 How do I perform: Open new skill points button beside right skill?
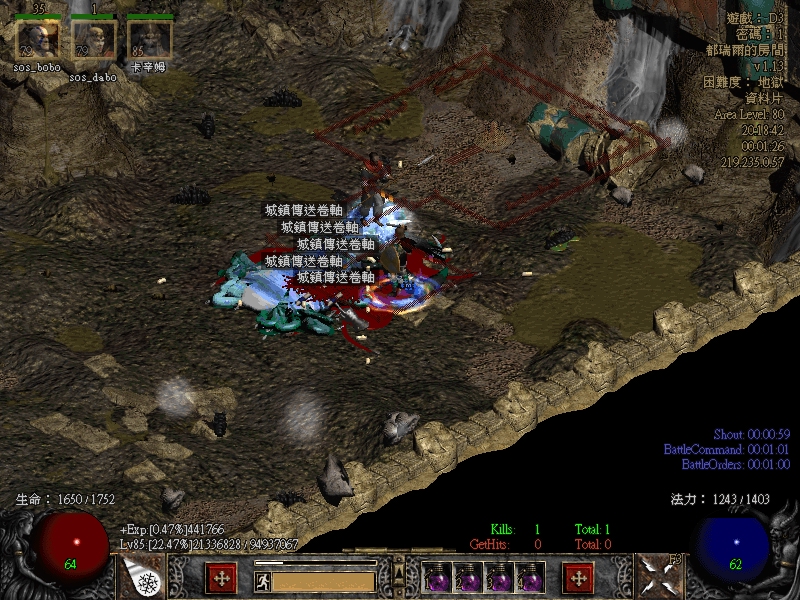pos(578,577)
